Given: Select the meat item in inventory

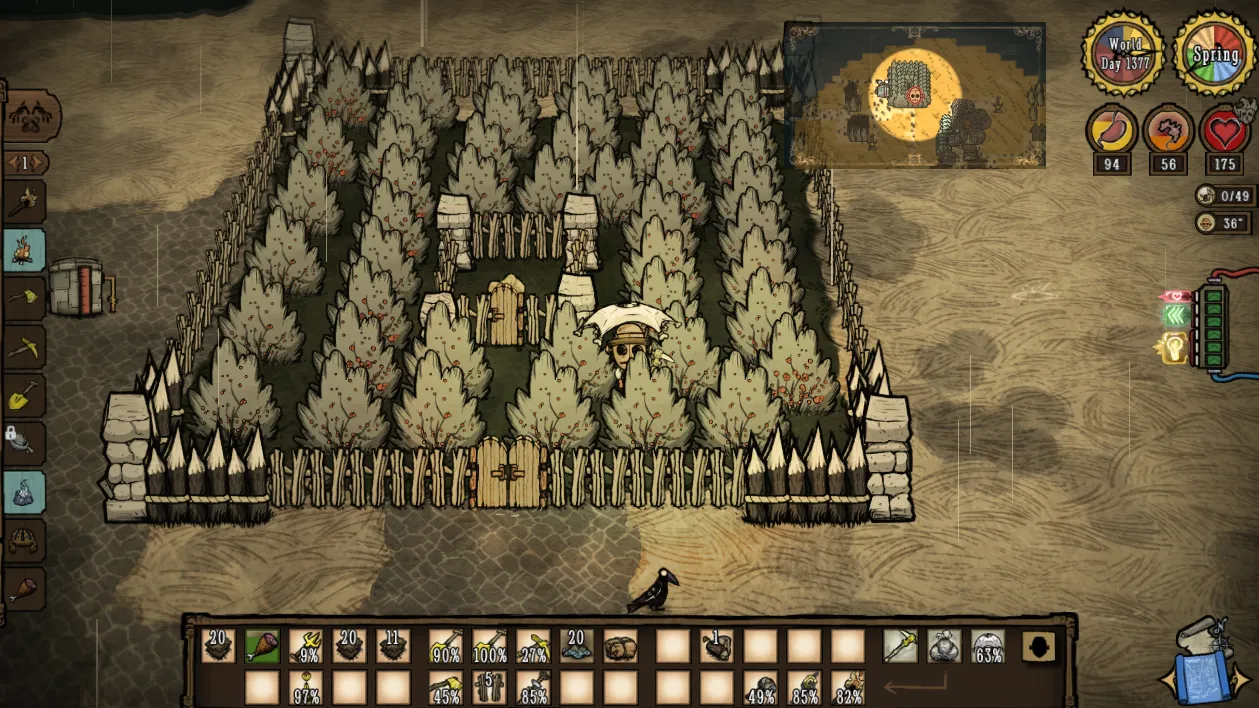Looking at the screenshot, I should 262,645.
